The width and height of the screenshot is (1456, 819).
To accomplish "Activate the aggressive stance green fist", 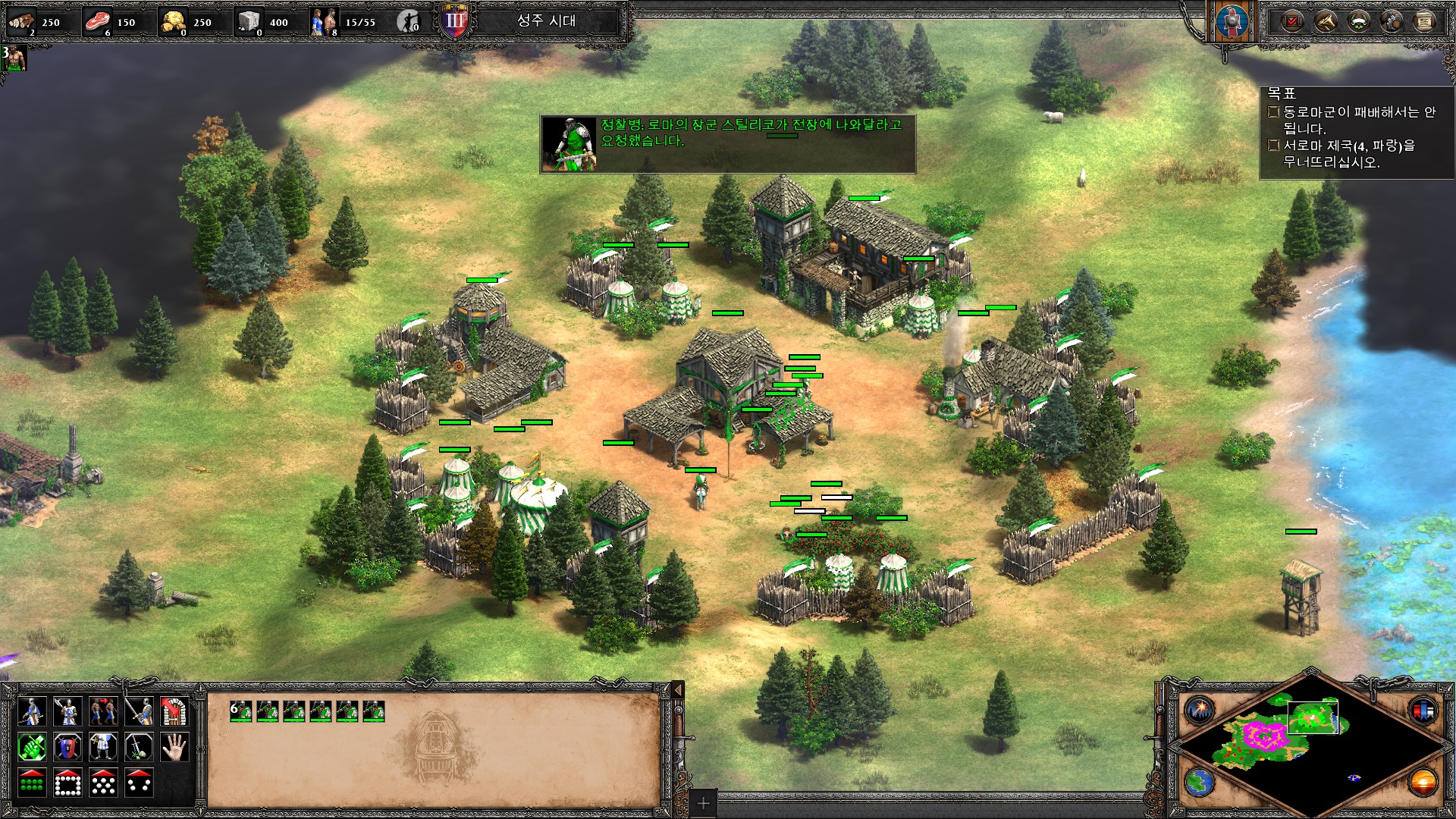I will (x=31, y=748).
